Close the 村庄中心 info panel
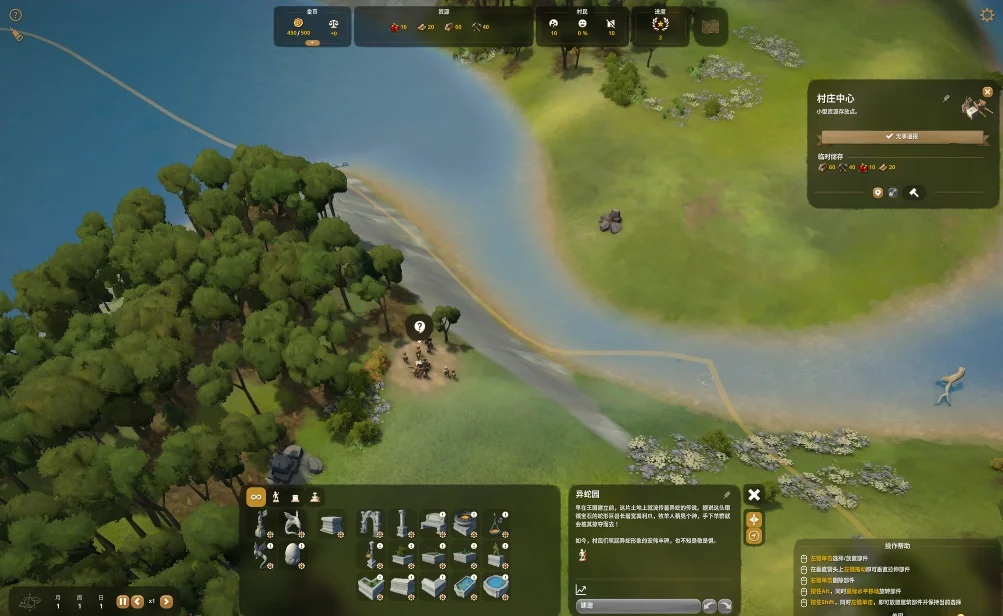Viewport: 1003px width, 616px height. [x=987, y=92]
